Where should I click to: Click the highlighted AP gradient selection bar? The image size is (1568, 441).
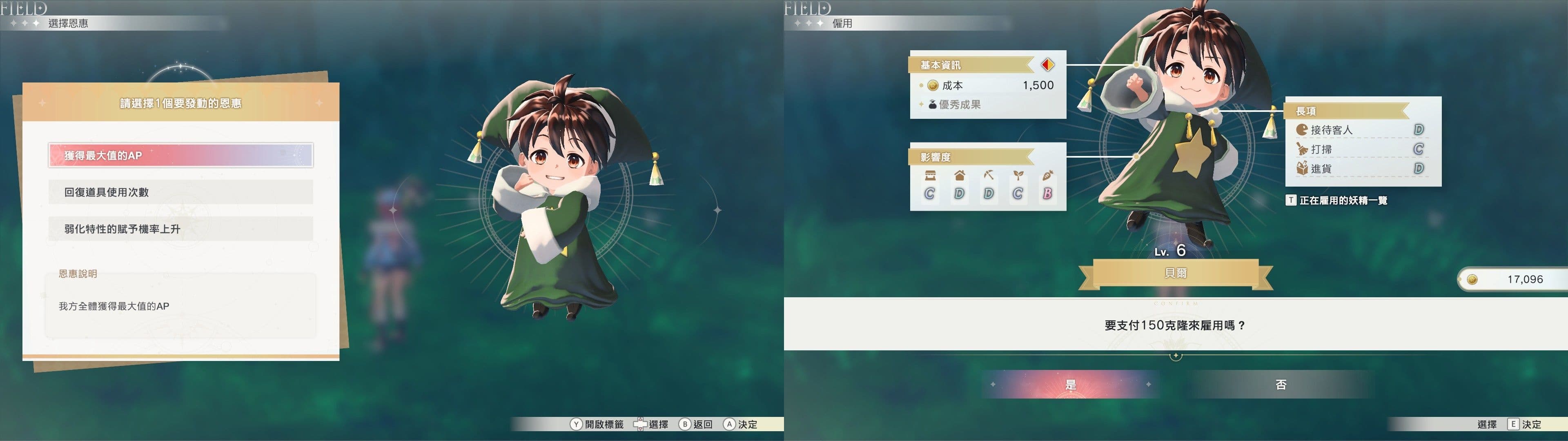click(x=180, y=155)
